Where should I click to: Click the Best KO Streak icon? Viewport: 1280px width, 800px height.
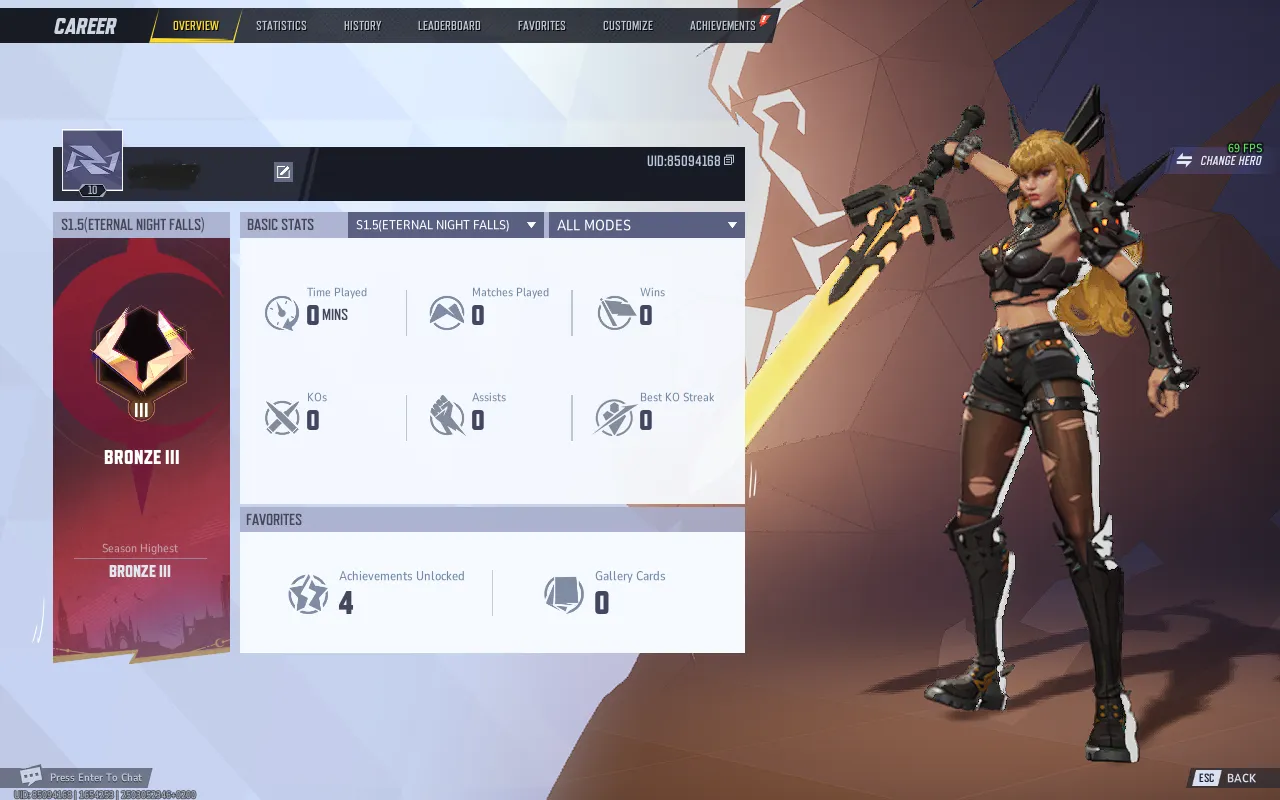[613, 415]
